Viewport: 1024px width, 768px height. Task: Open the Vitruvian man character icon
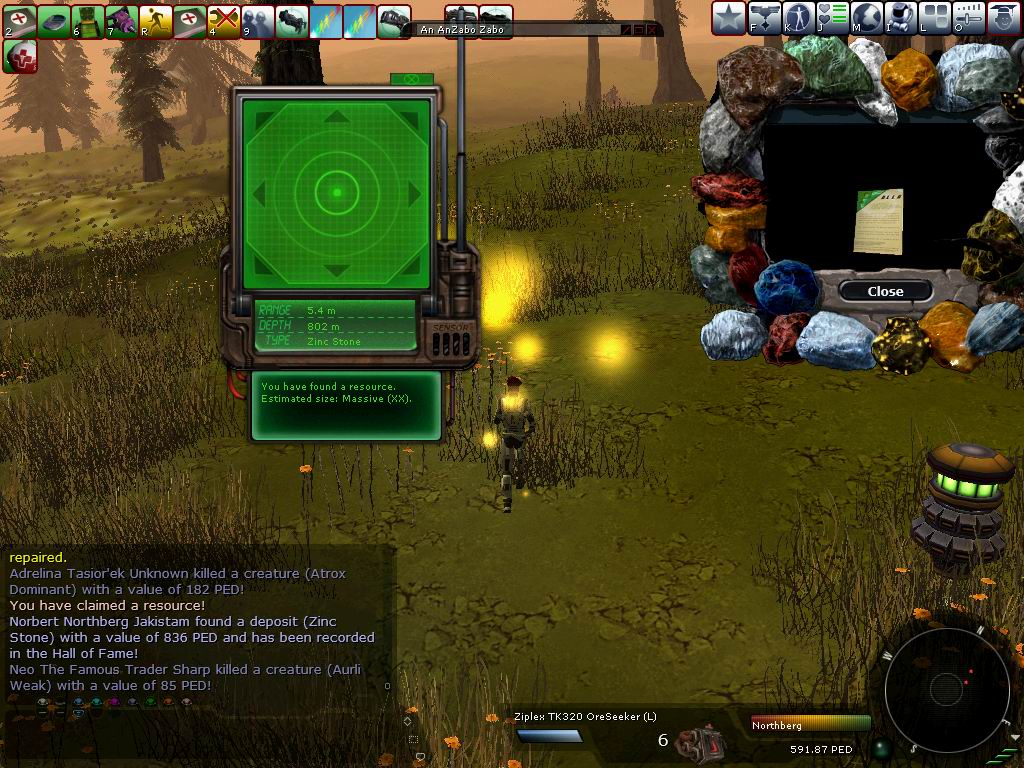tap(798, 18)
